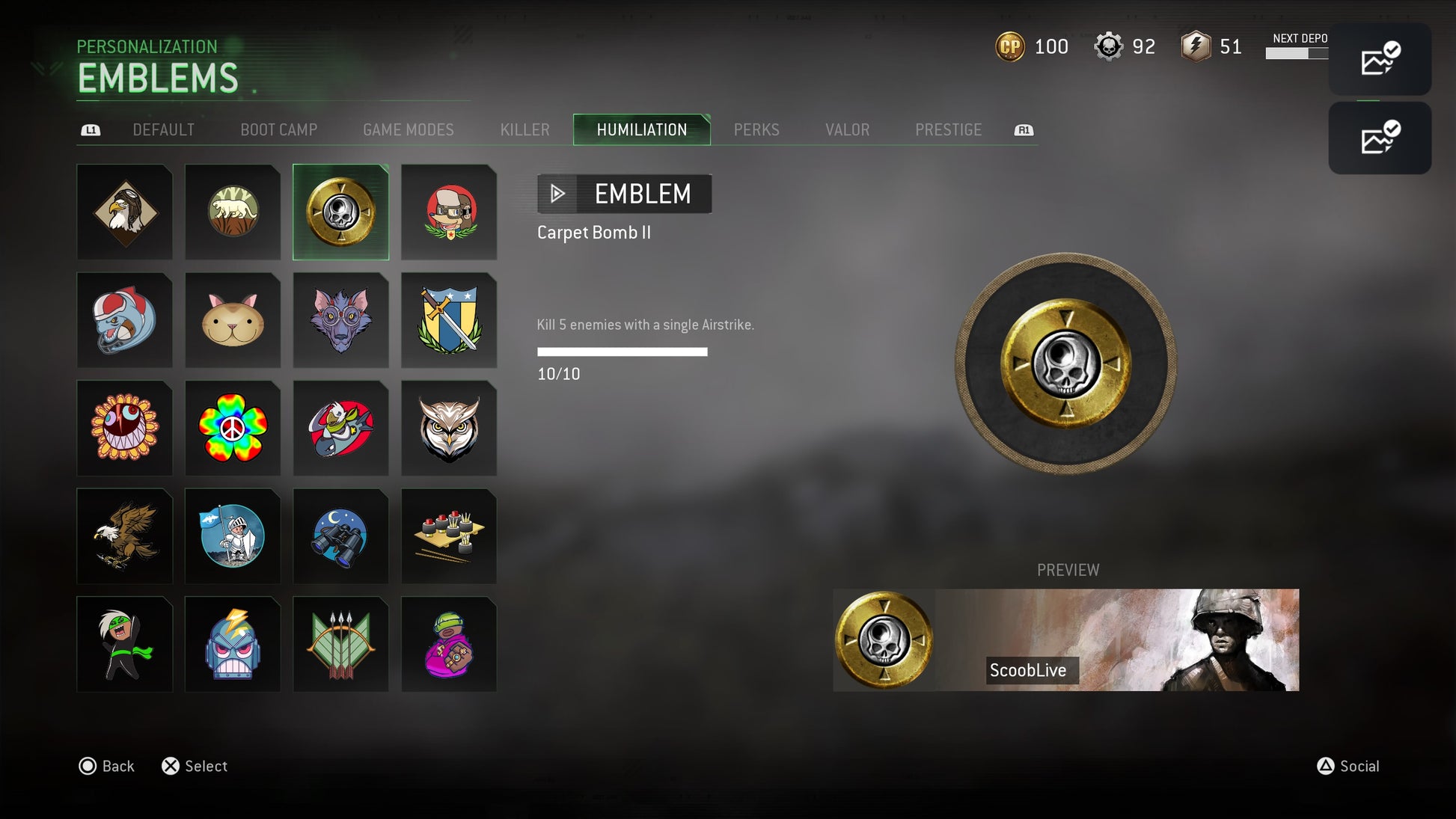Screen dimensions: 1456x819
Task: Select the tan cat face emblem
Action: point(233,321)
